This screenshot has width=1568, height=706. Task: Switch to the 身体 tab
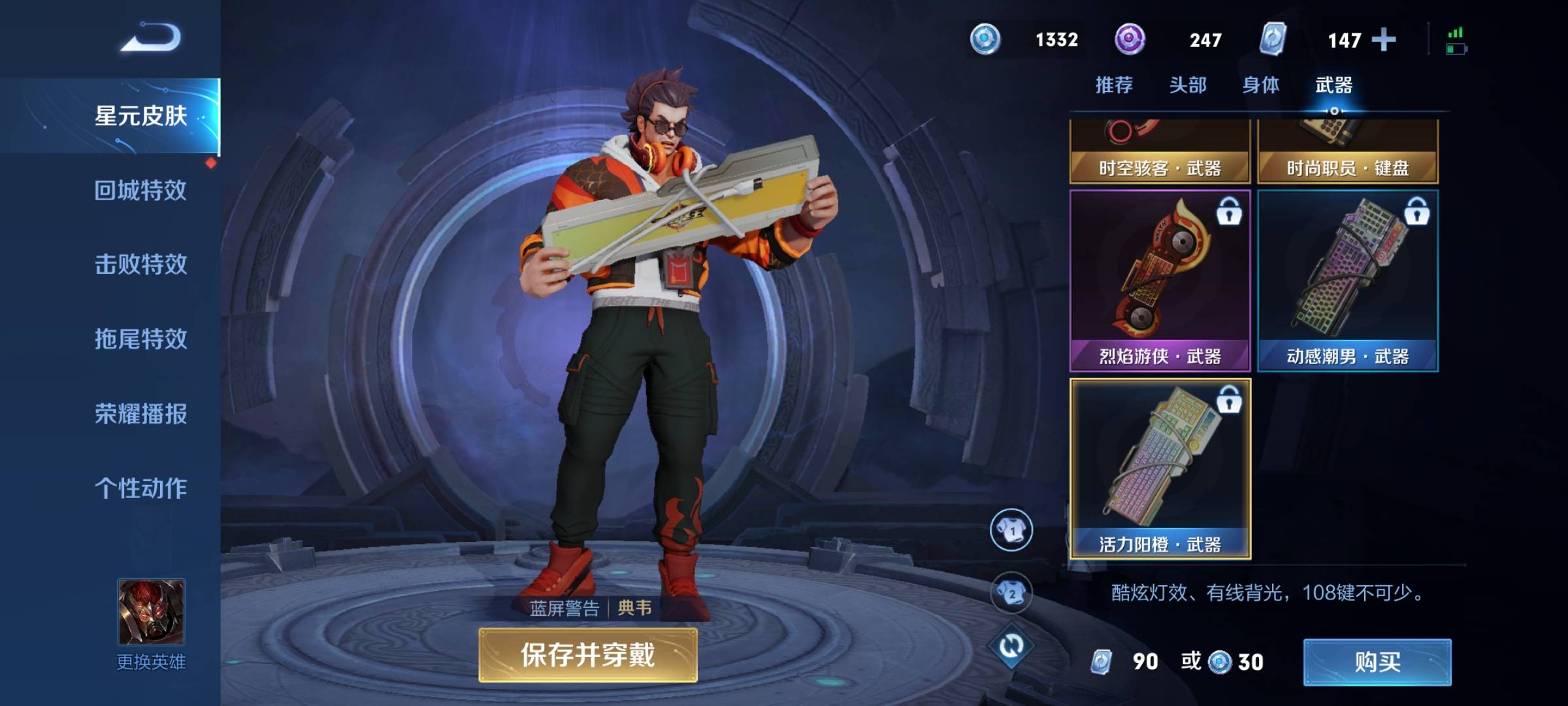coord(1261,84)
